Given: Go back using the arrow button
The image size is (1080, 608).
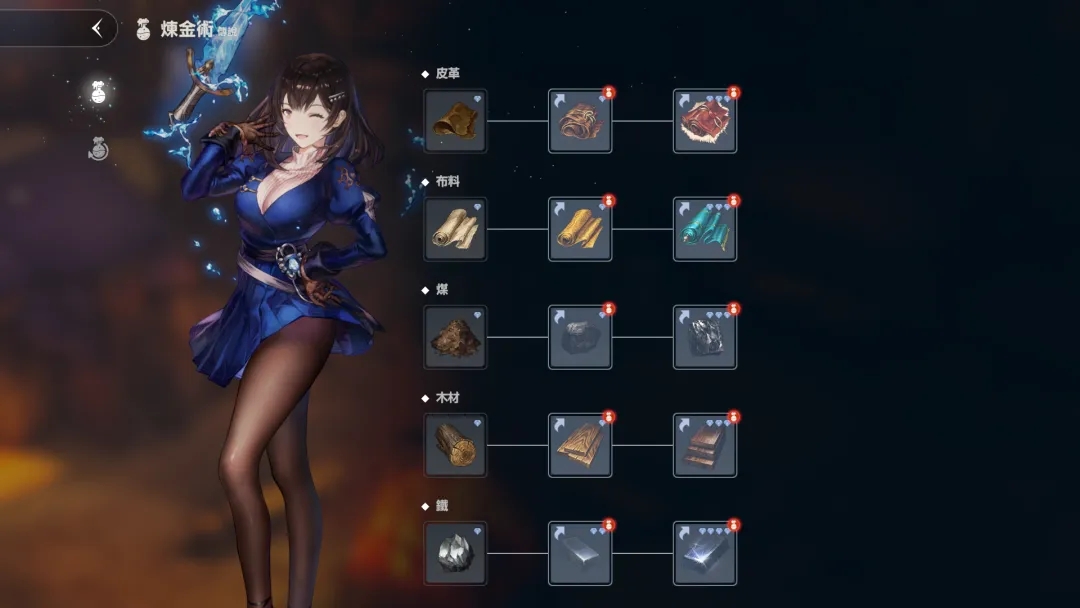Looking at the screenshot, I should [97, 29].
